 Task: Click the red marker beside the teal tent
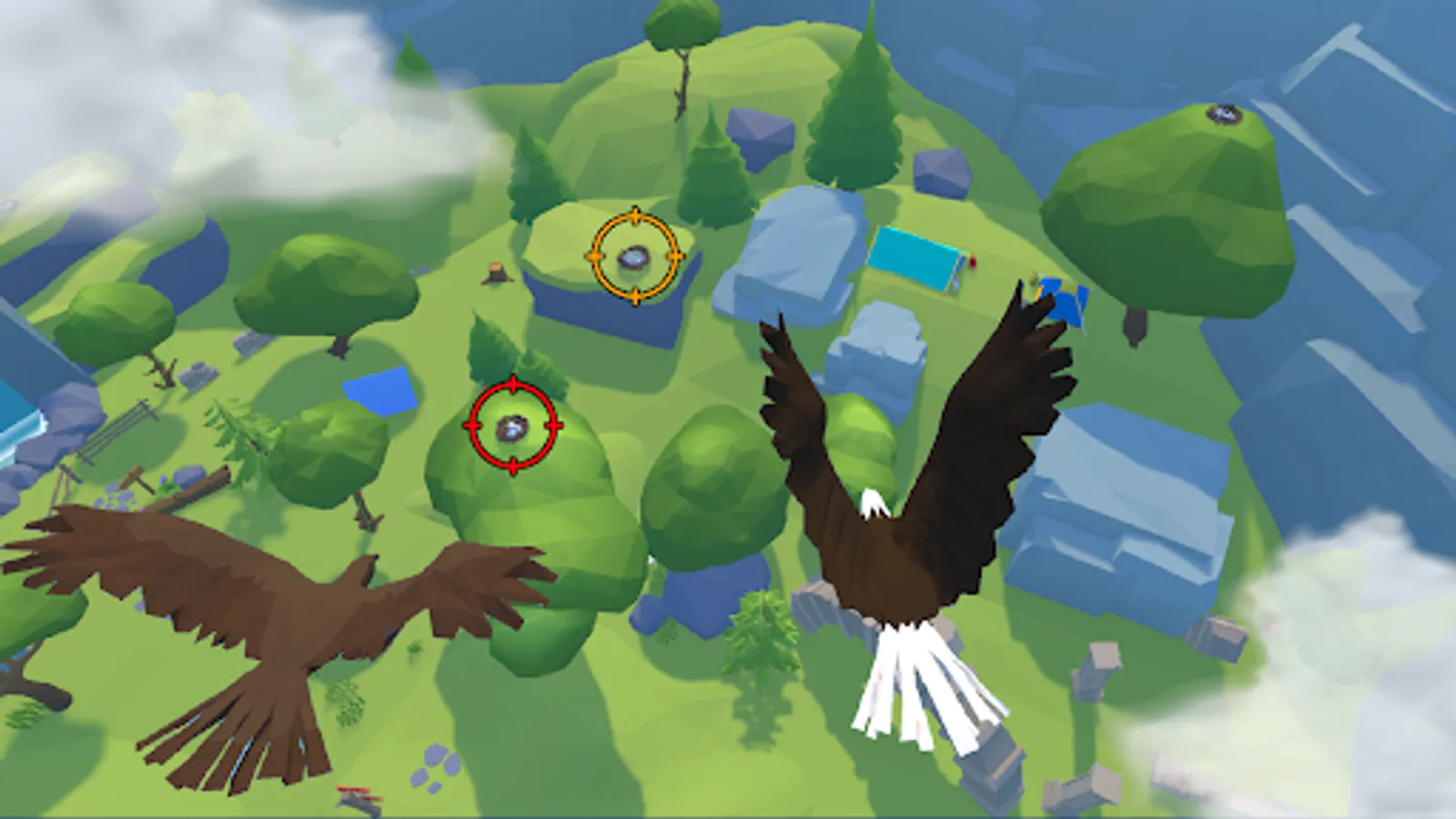tap(972, 262)
